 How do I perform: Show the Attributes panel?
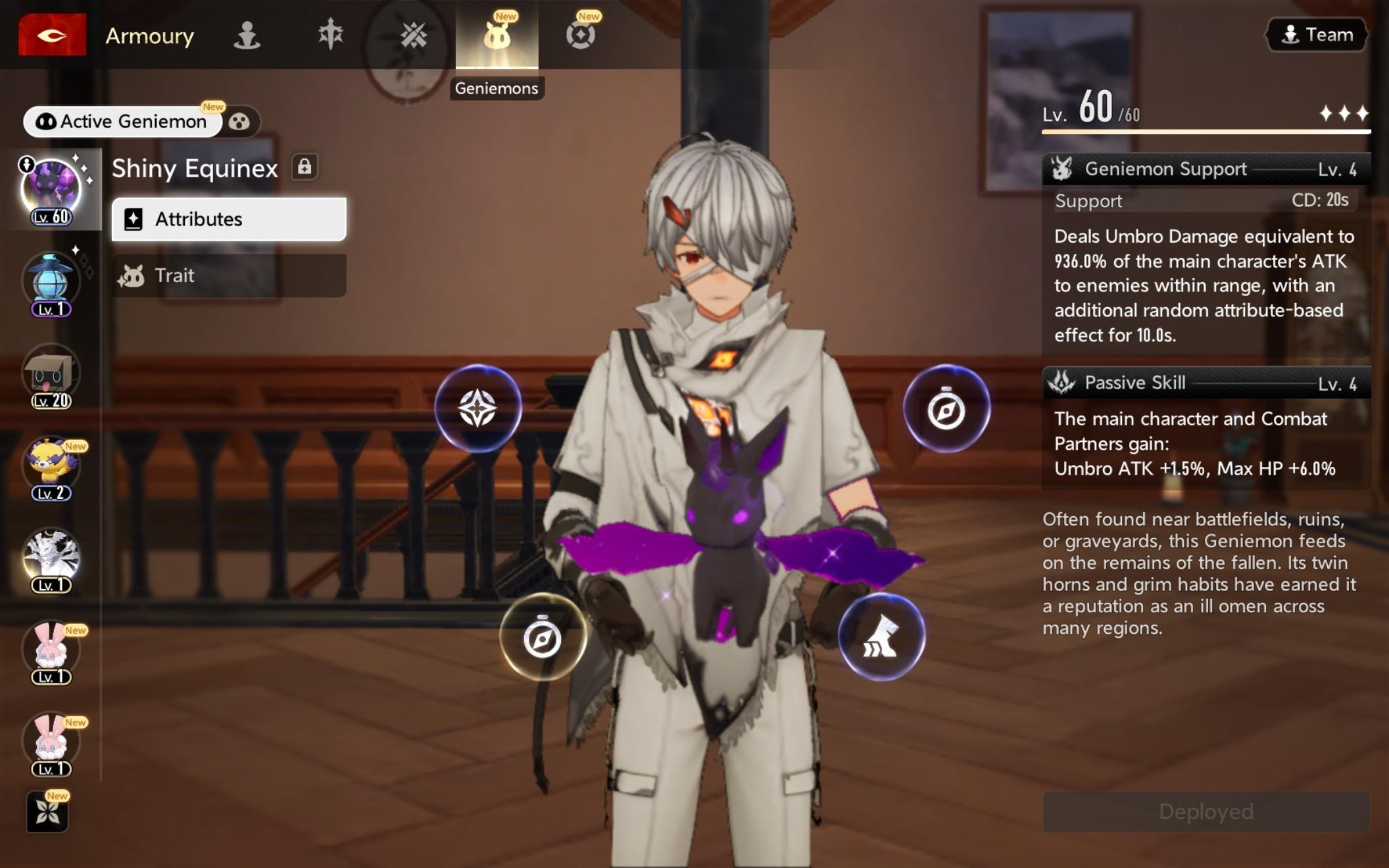click(229, 219)
